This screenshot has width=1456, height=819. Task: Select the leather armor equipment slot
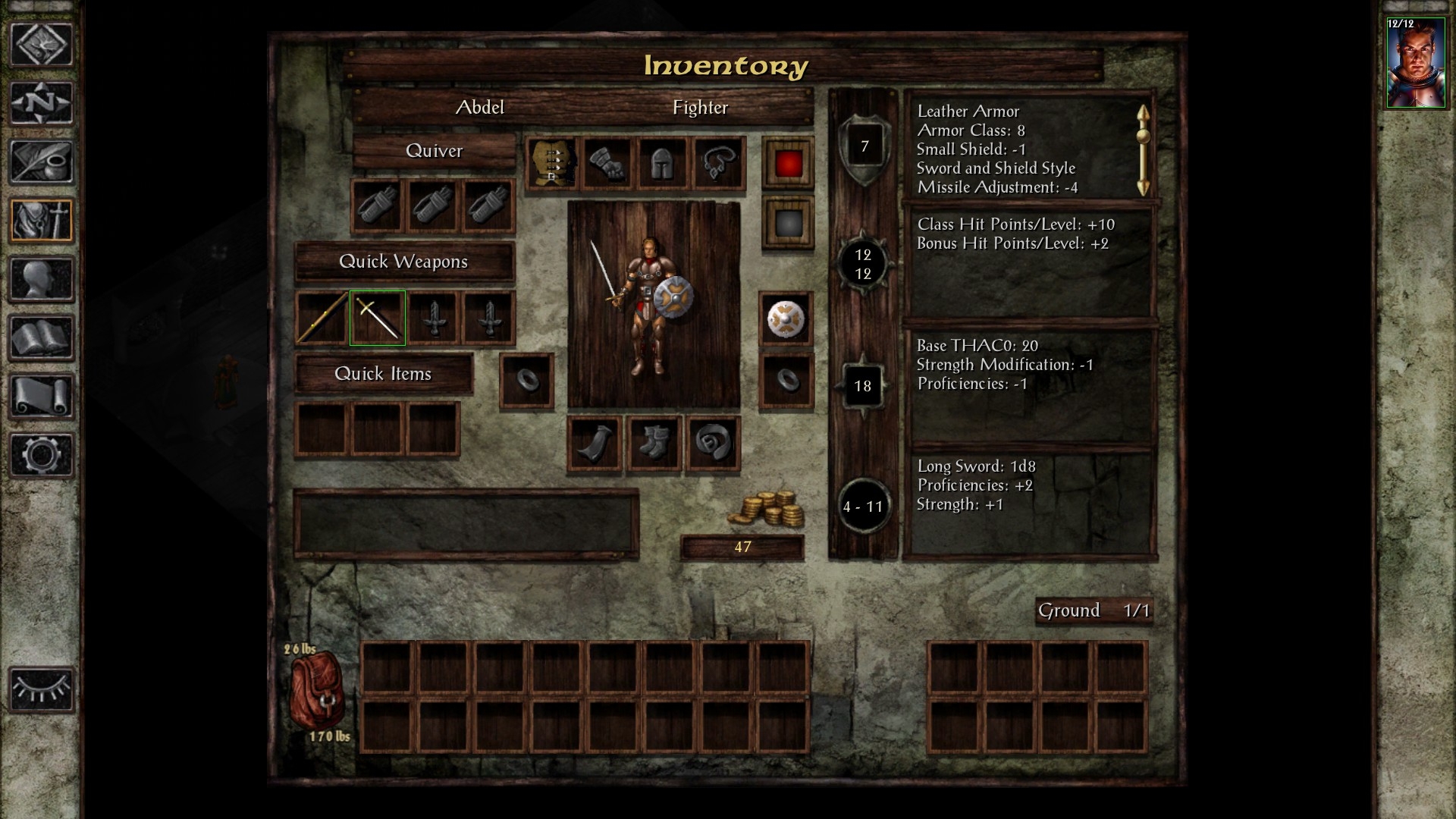point(552,164)
